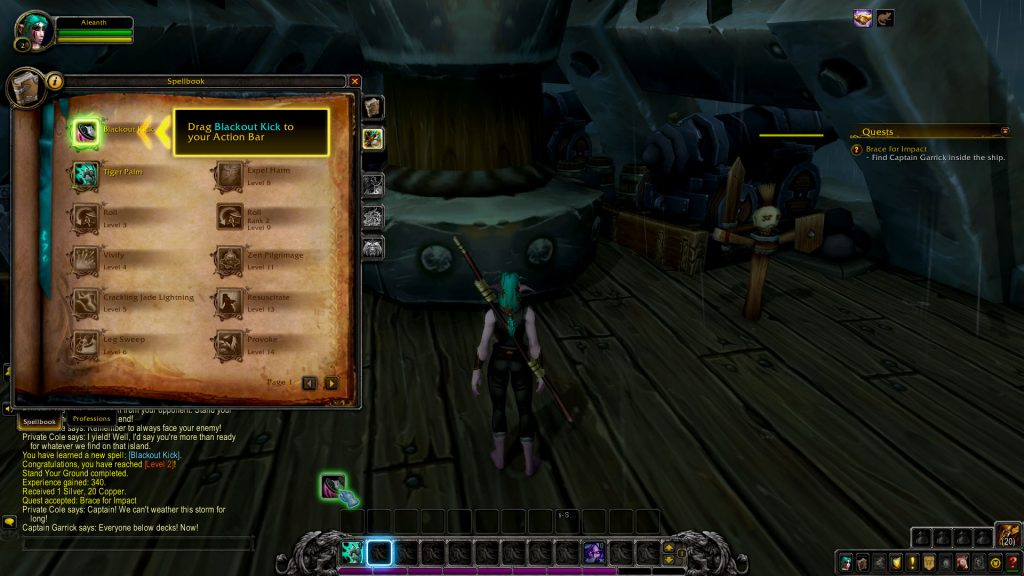Collapse the Quests tracker header

click(x=1004, y=131)
